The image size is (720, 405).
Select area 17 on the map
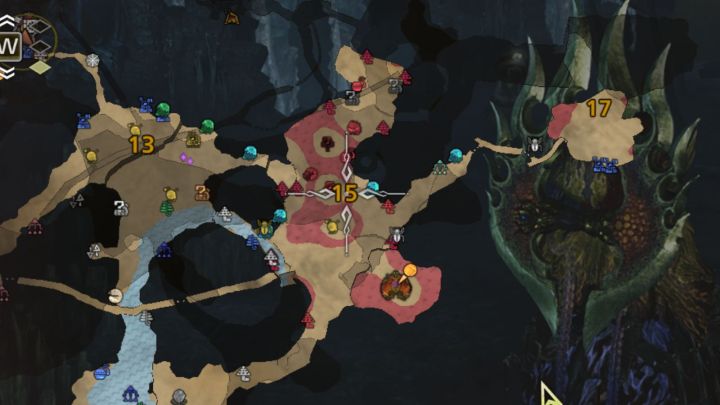coord(599,109)
